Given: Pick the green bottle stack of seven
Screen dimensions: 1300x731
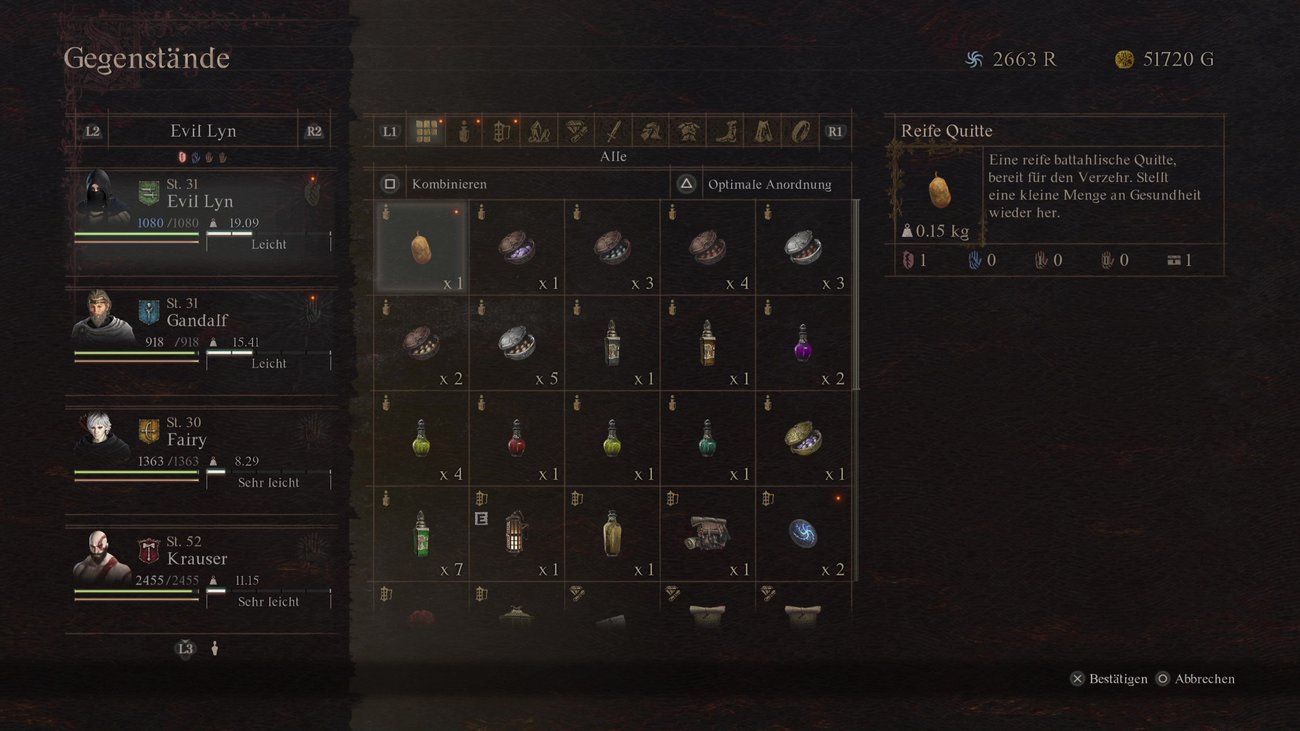Looking at the screenshot, I should coord(421,533).
